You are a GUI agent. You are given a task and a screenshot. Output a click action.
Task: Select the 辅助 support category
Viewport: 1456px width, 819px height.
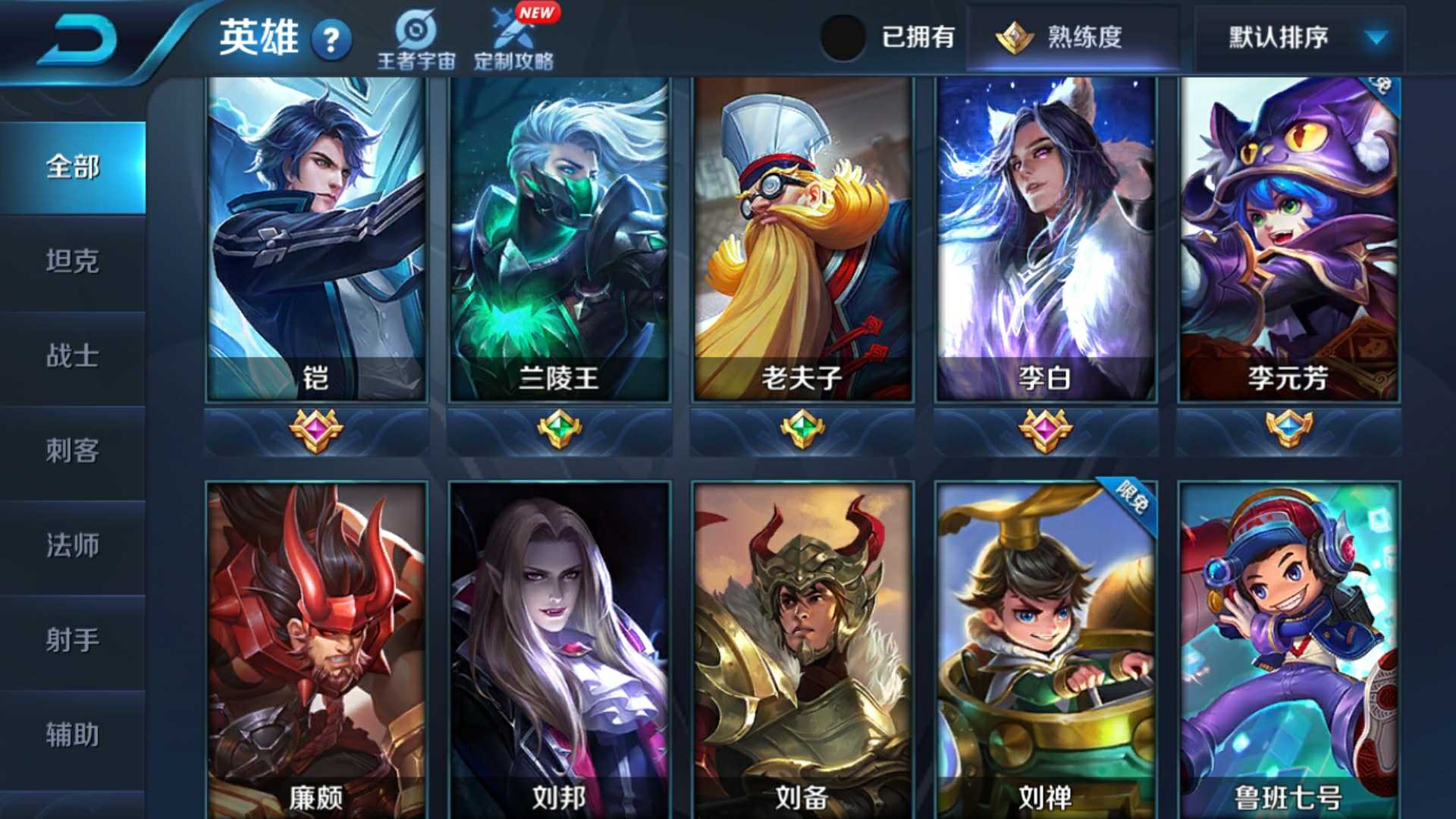coord(72,734)
